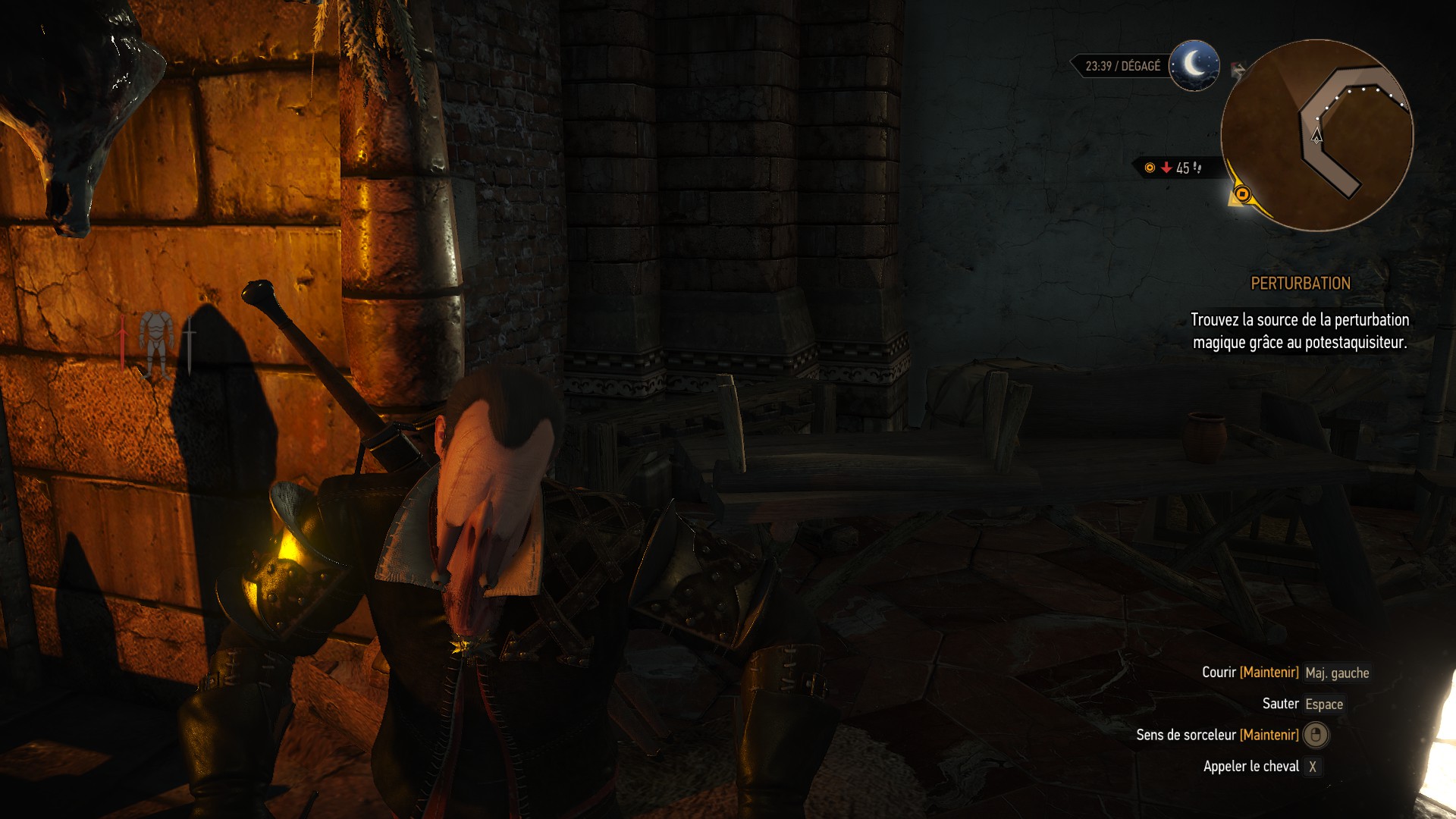
Task: Select the Perturbation quest tracker title
Action: click(x=1300, y=284)
